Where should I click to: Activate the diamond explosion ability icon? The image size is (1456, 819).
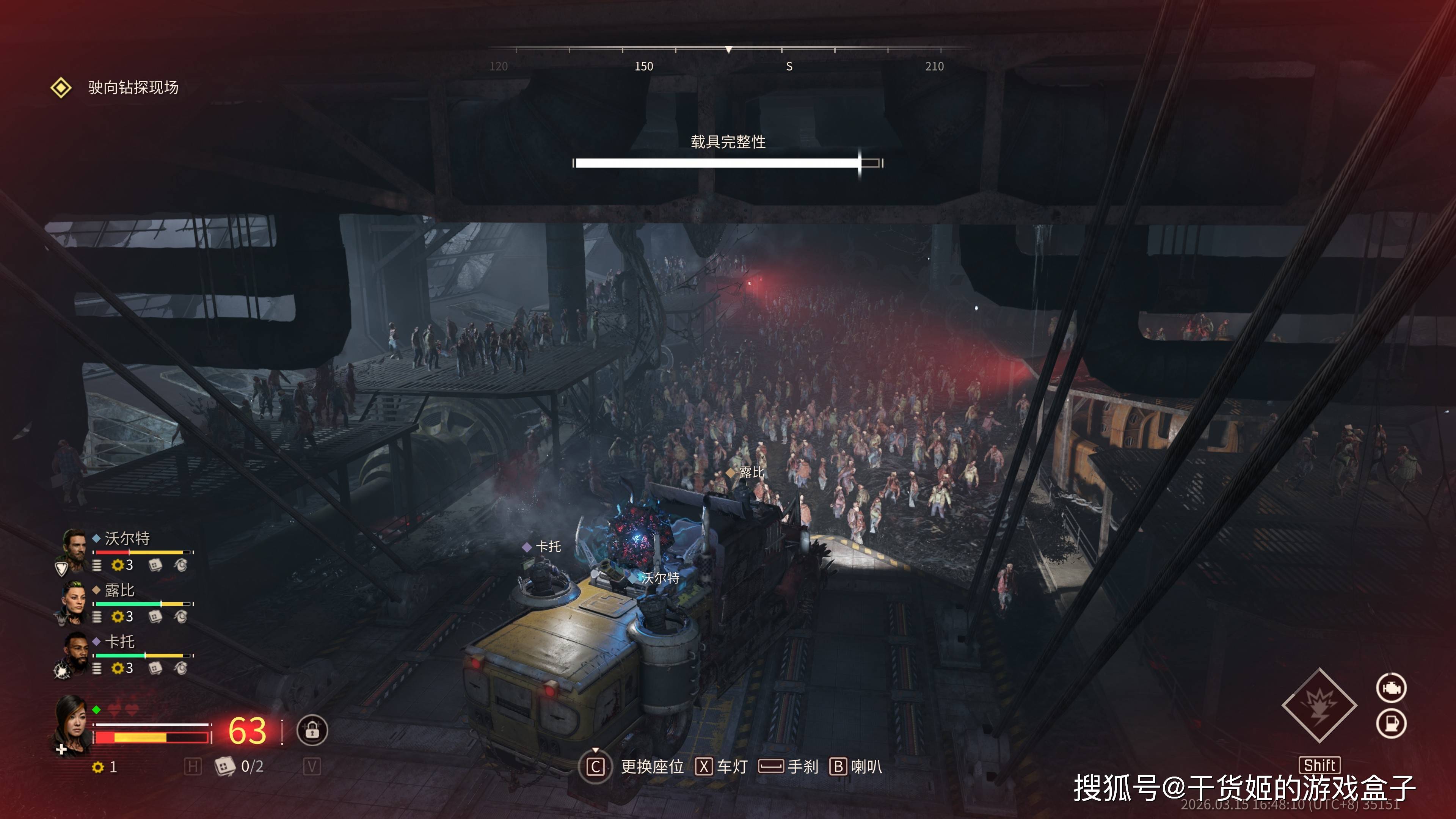(x=1319, y=705)
